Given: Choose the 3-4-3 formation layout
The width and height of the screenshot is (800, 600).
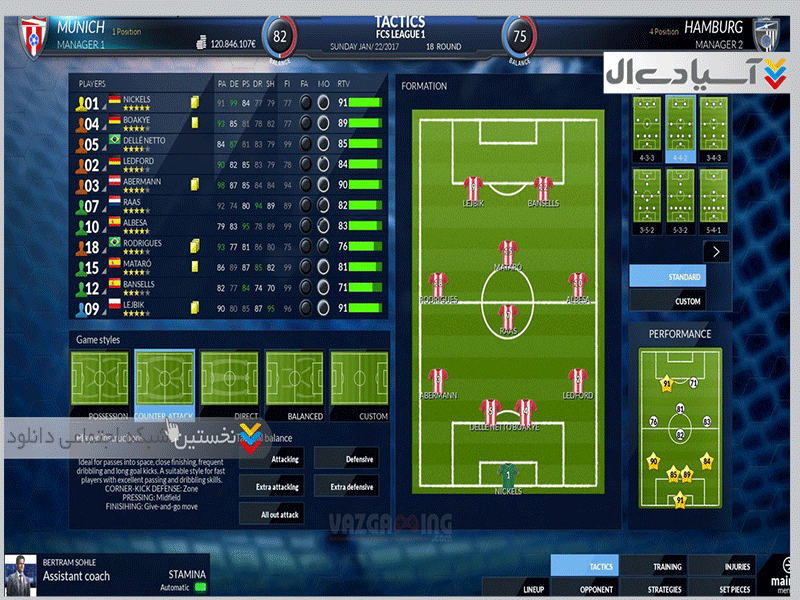Looking at the screenshot, I should tap(713, 125).
